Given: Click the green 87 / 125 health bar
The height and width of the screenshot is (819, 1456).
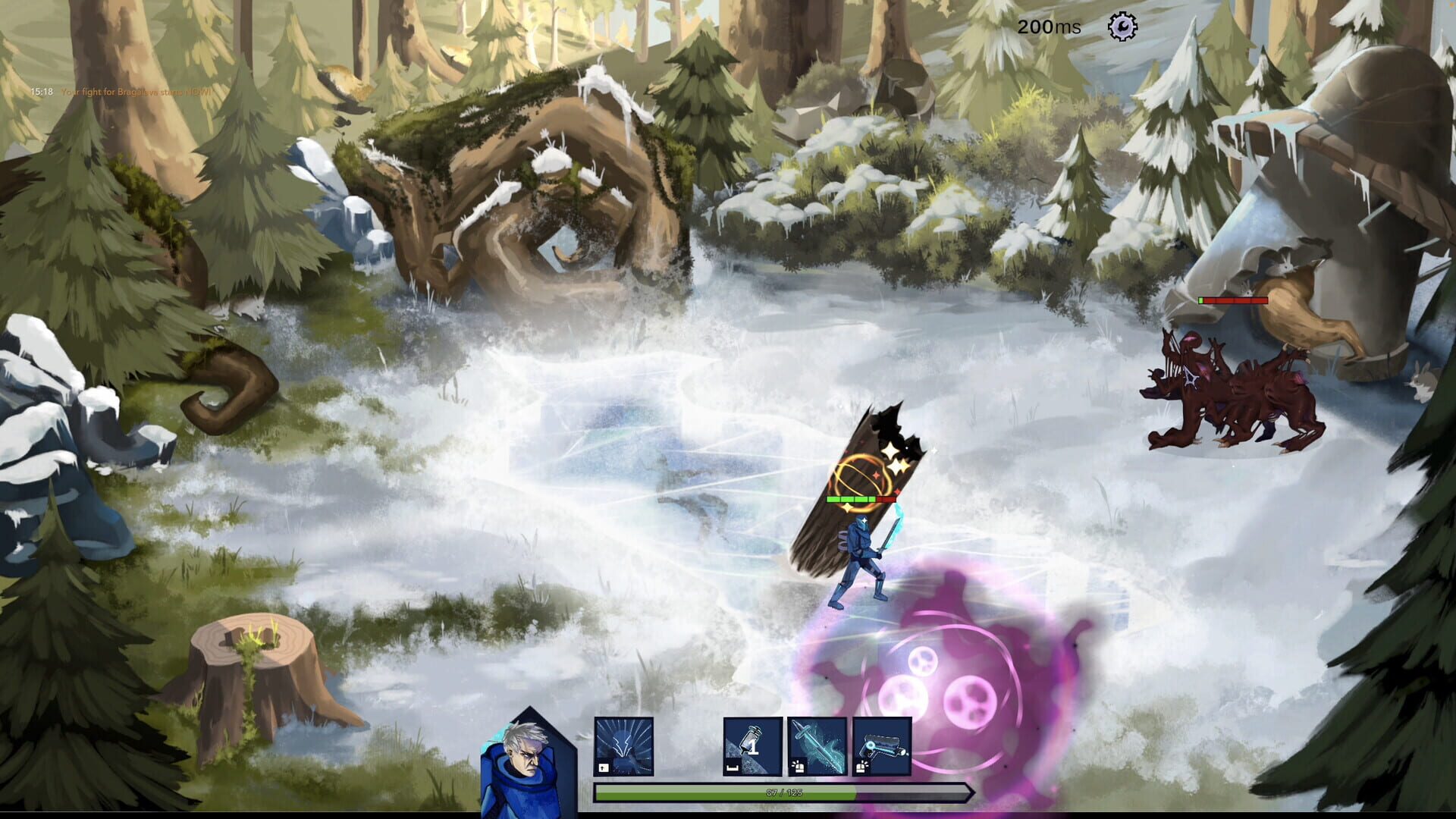Looking at the screenshot, I should pos(785,792).
